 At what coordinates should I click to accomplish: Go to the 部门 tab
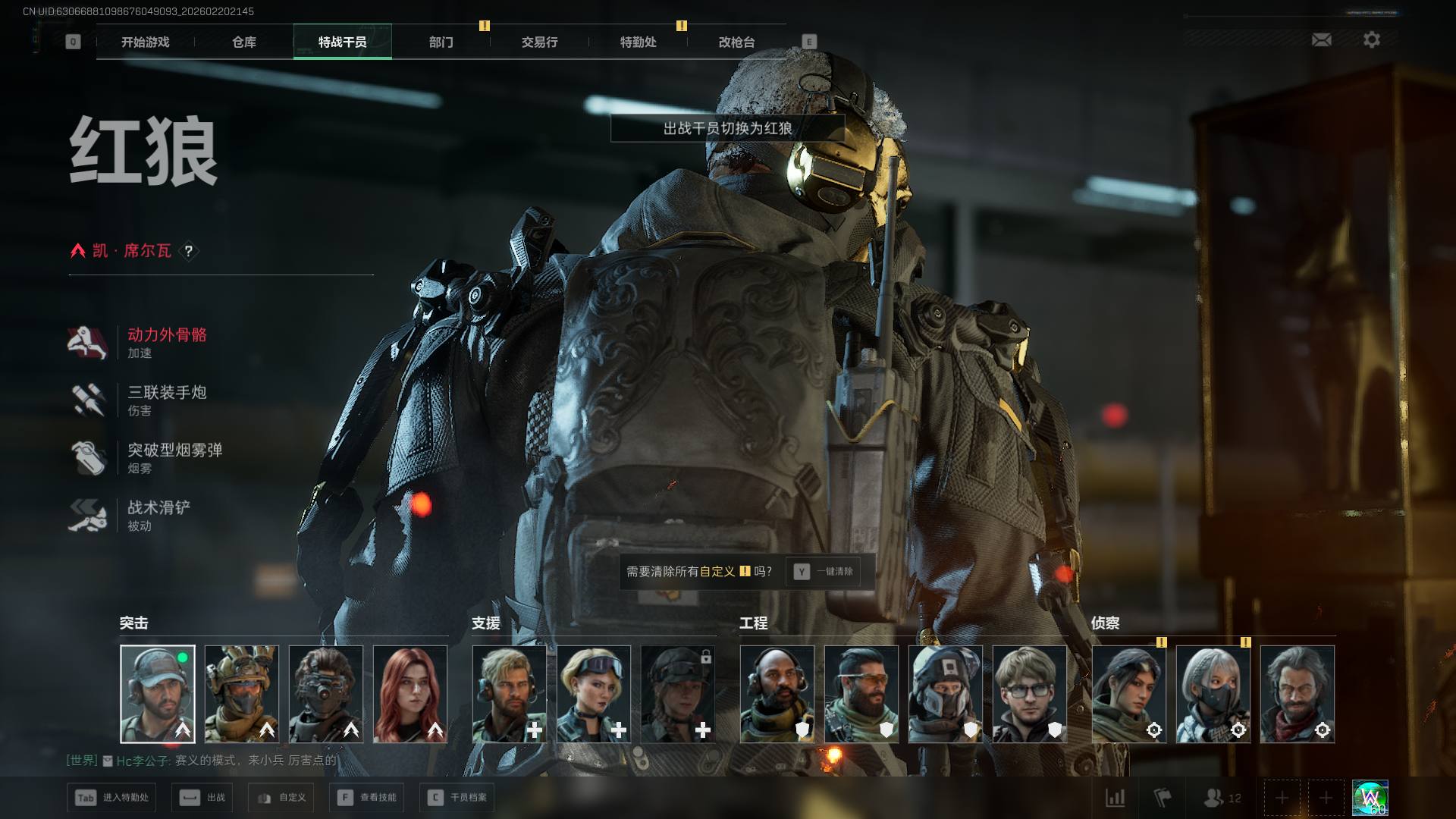click(x=441, y=42)
